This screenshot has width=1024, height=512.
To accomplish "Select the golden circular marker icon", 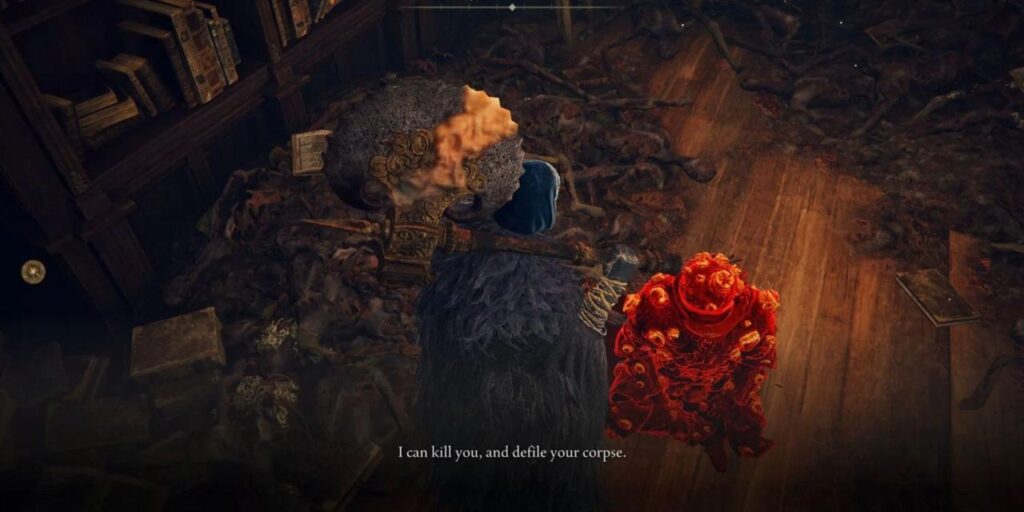I will (33, 271).
